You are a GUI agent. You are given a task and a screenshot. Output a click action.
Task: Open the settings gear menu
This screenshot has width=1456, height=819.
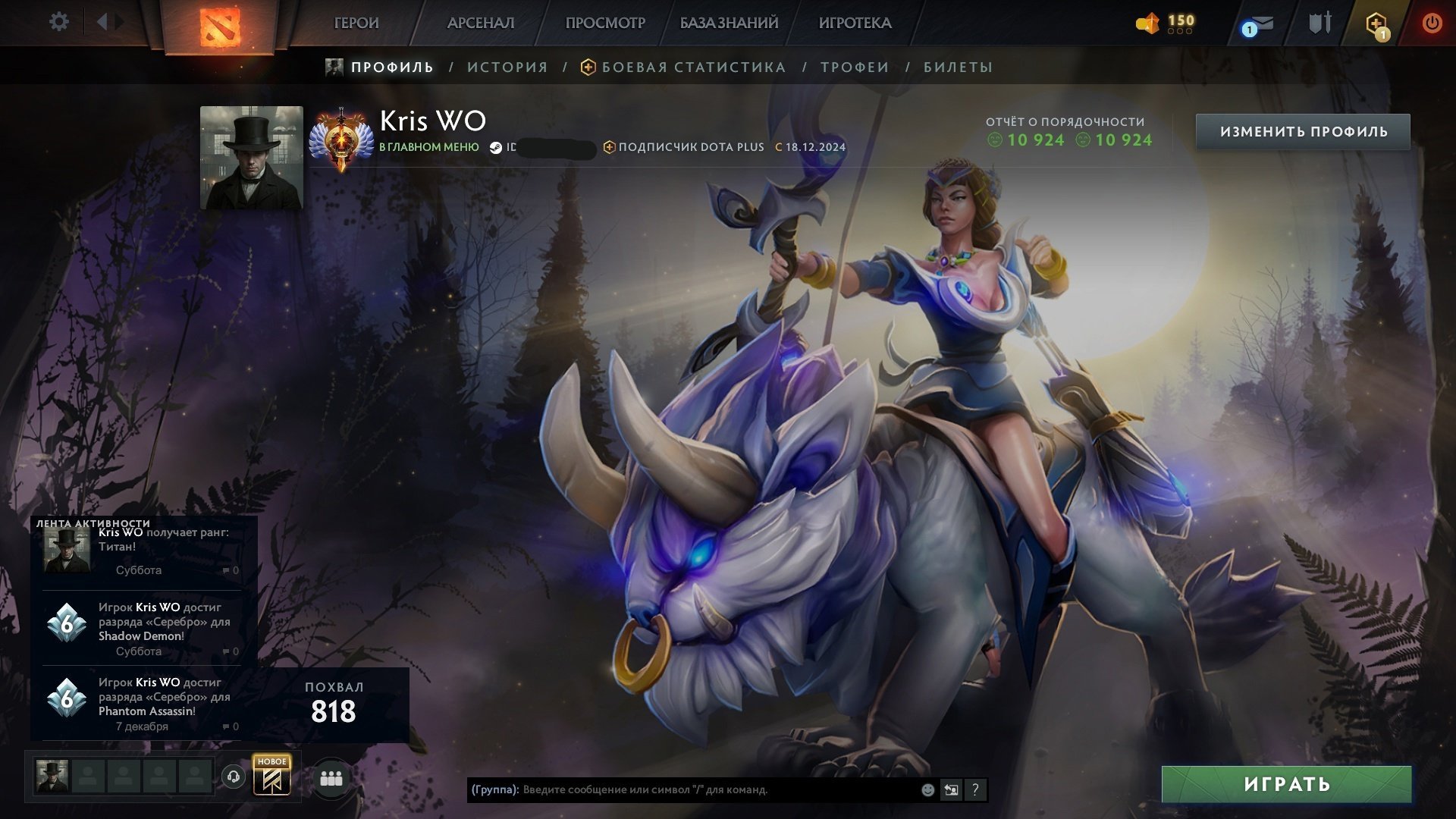58,22
